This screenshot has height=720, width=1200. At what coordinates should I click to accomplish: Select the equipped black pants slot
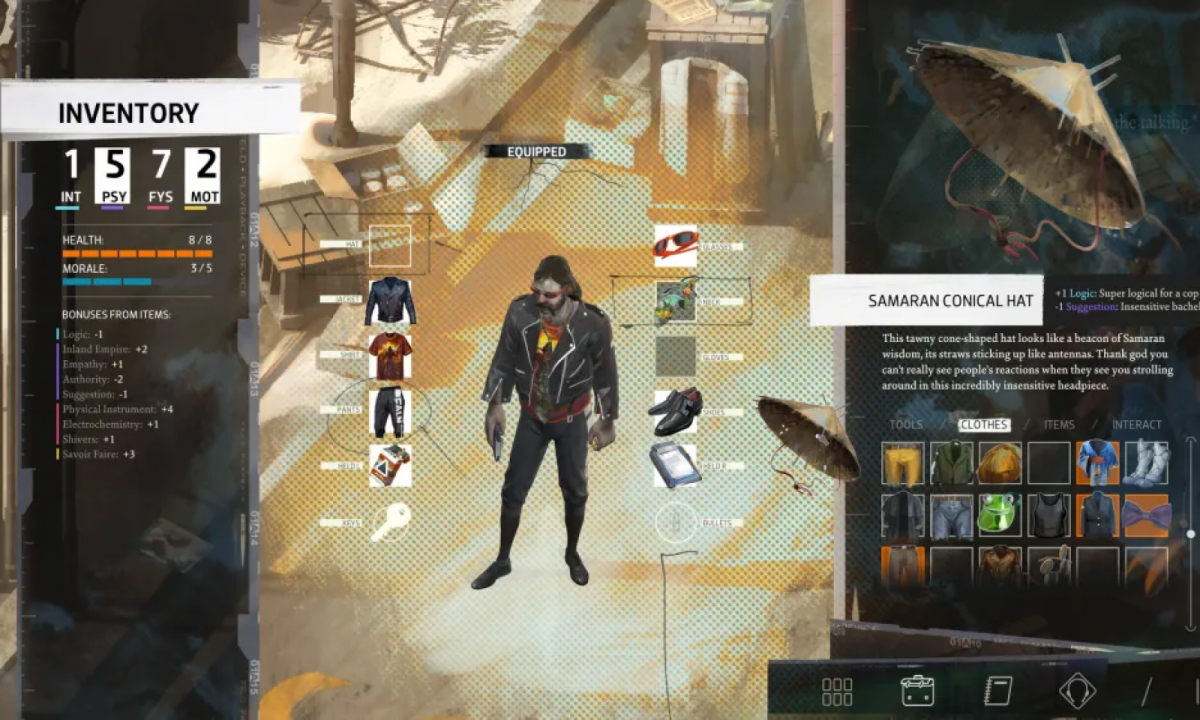[390, 411]
